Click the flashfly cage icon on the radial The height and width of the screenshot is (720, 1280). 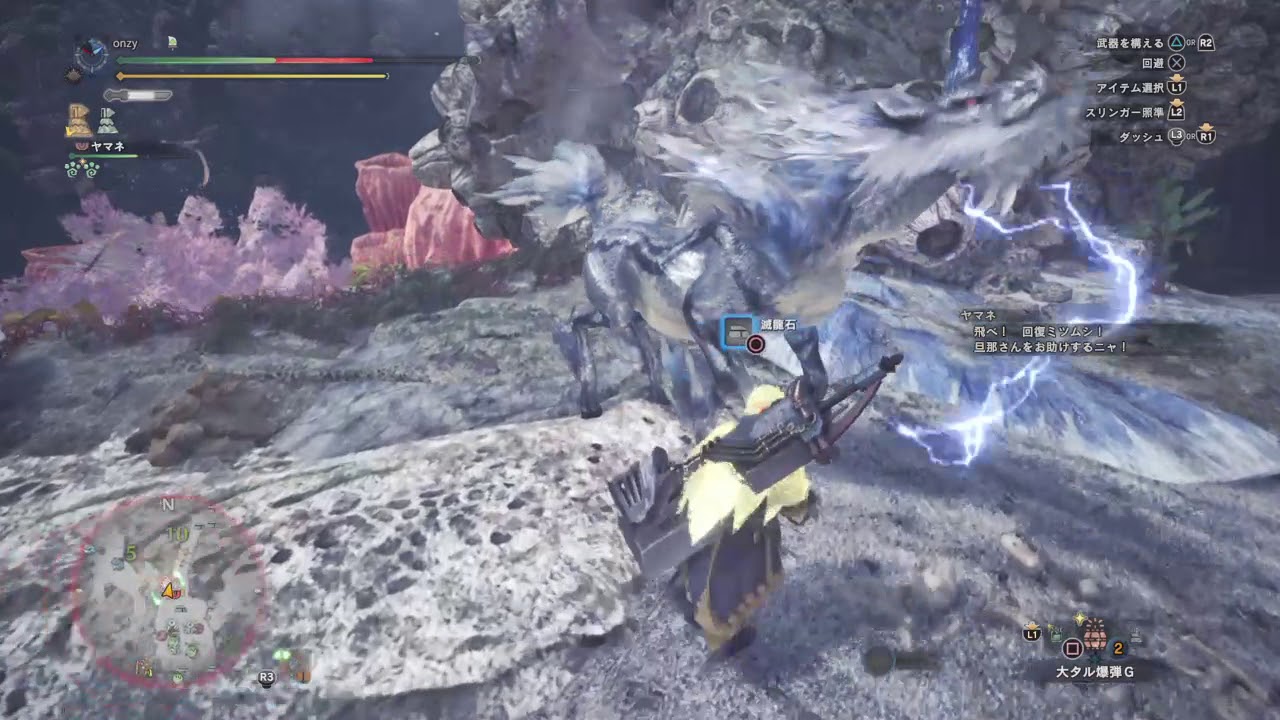(x=1056, y=635)
